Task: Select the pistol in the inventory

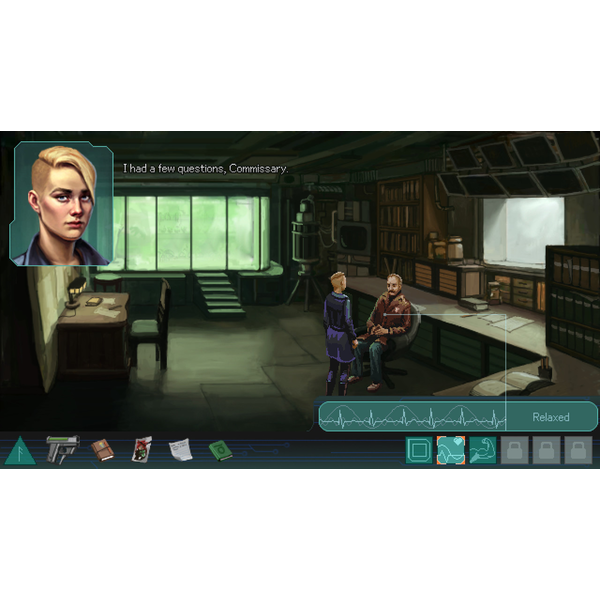Action: [x=61, y=449]
